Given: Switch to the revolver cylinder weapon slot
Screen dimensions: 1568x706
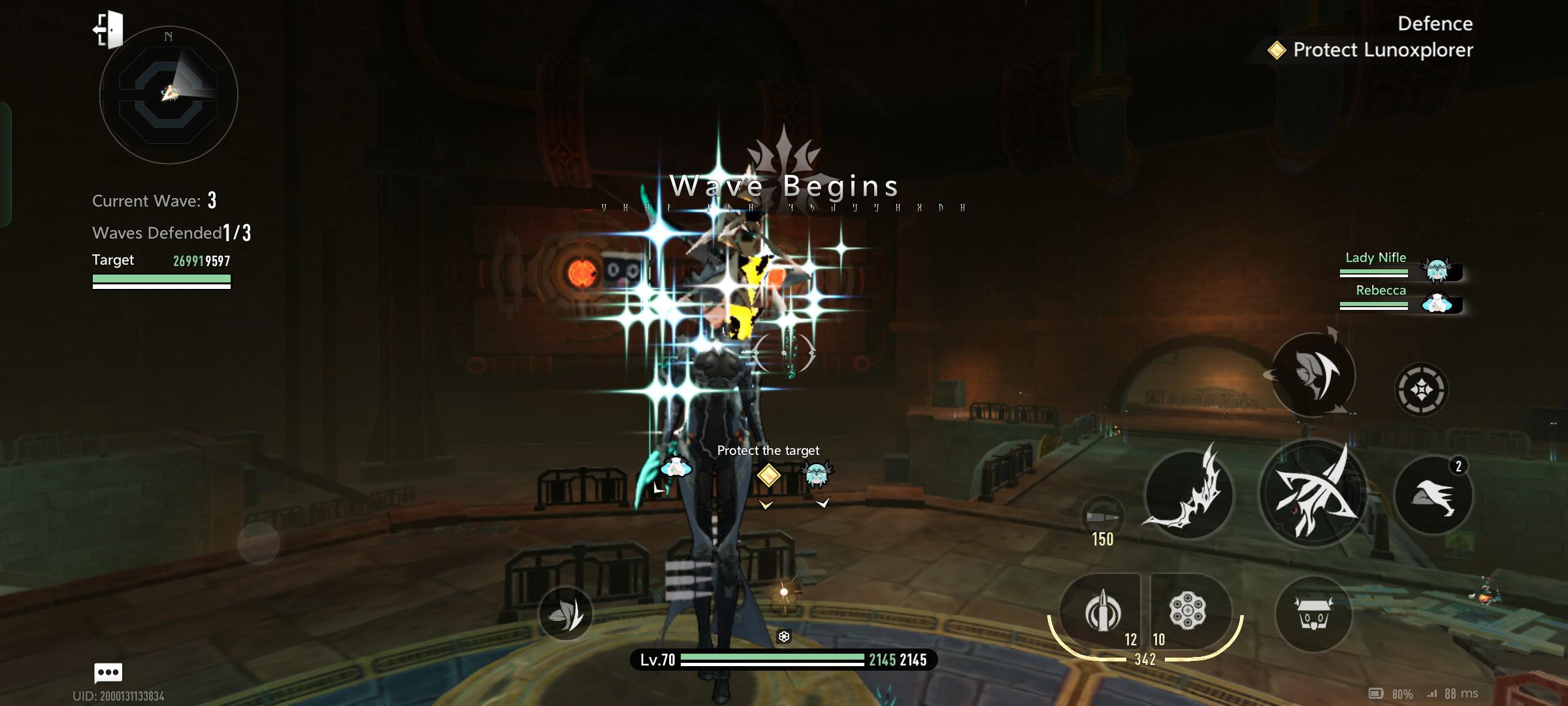Looking at the screenshot, I should point(1188,613).
